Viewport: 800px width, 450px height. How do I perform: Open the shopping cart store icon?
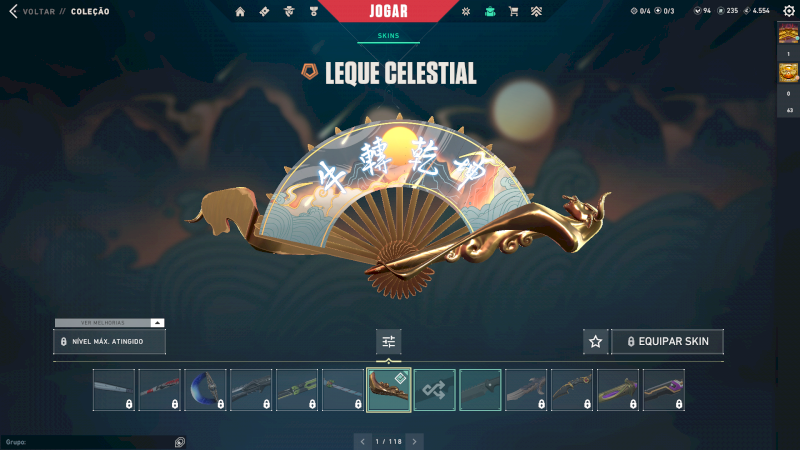click(x=513, y=11)
